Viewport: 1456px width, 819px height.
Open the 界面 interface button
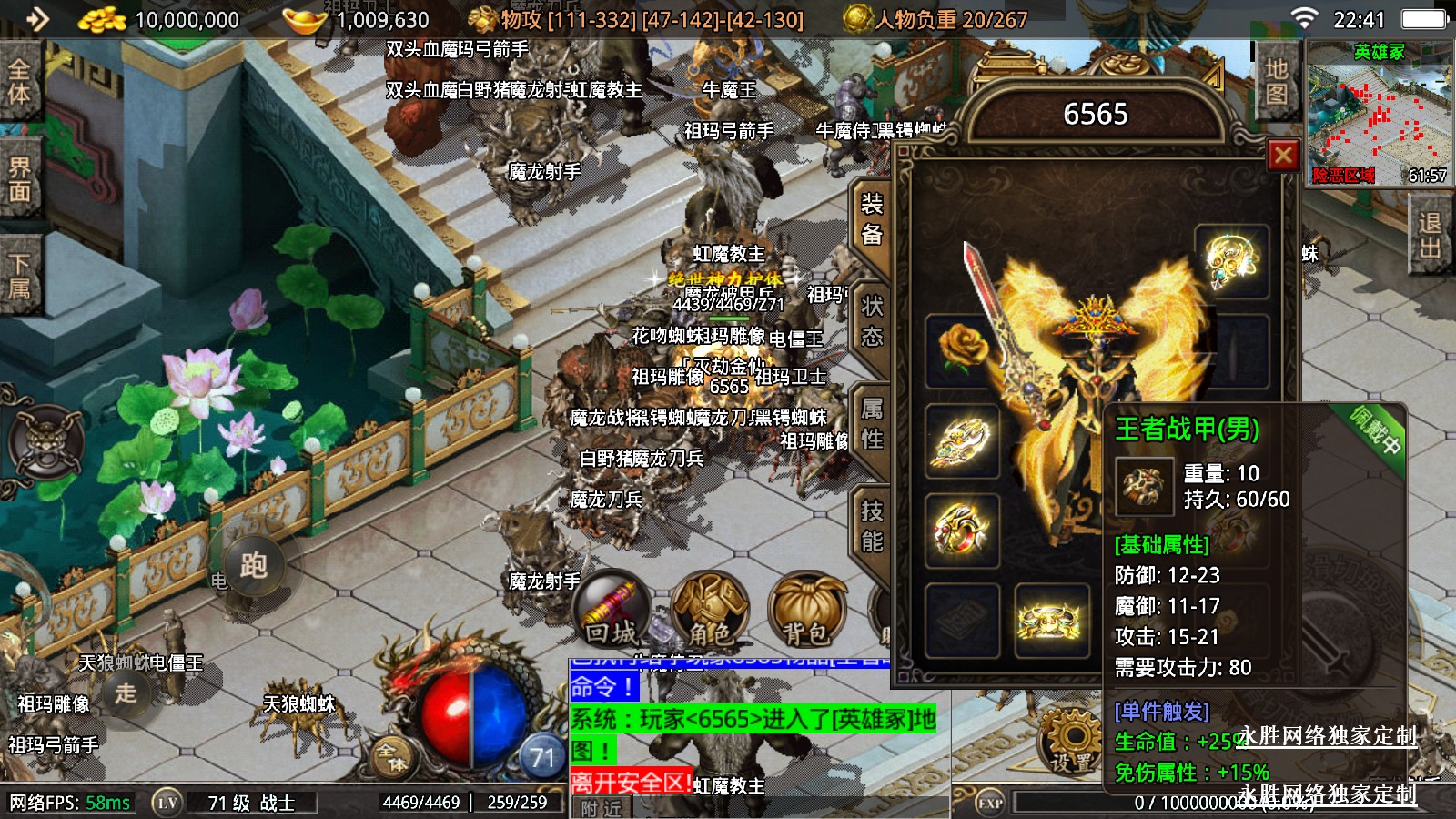pos(19,179)
